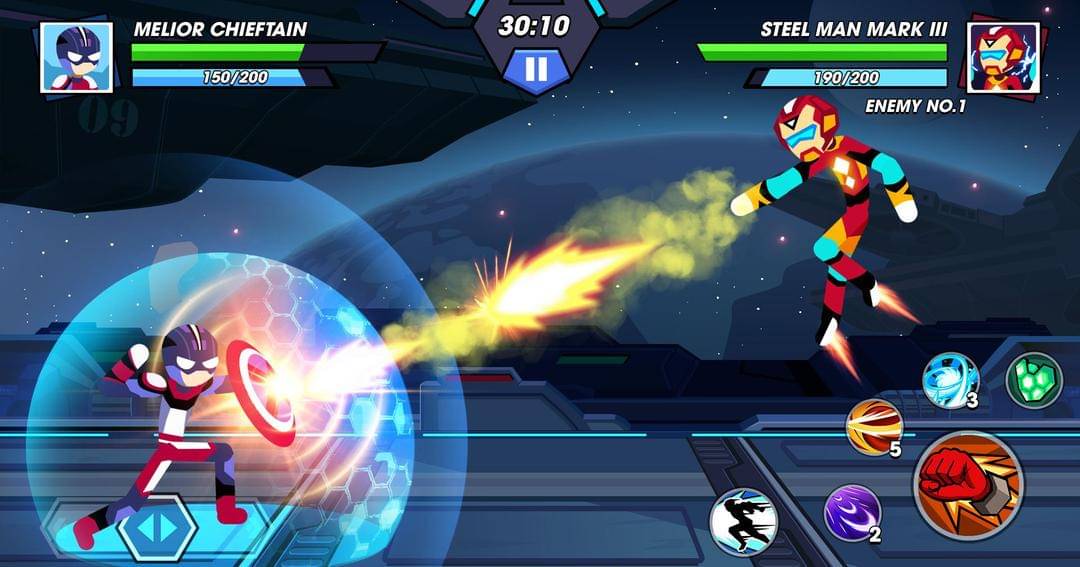Tap the dash silhouette button
This screenshot has width=1080, height=567.
point(744,521)
